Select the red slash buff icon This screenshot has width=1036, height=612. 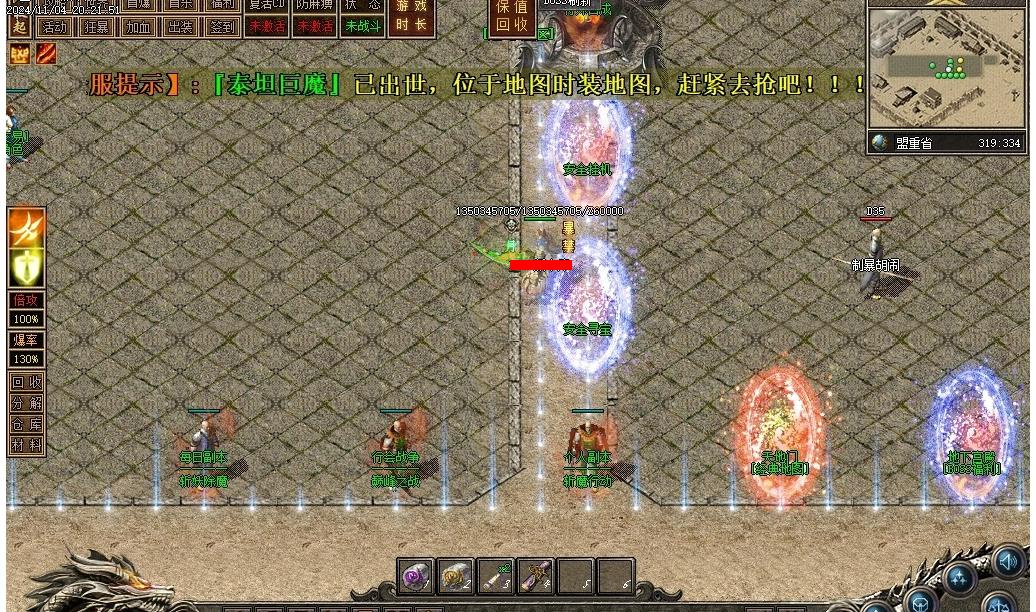coord(46,53)
